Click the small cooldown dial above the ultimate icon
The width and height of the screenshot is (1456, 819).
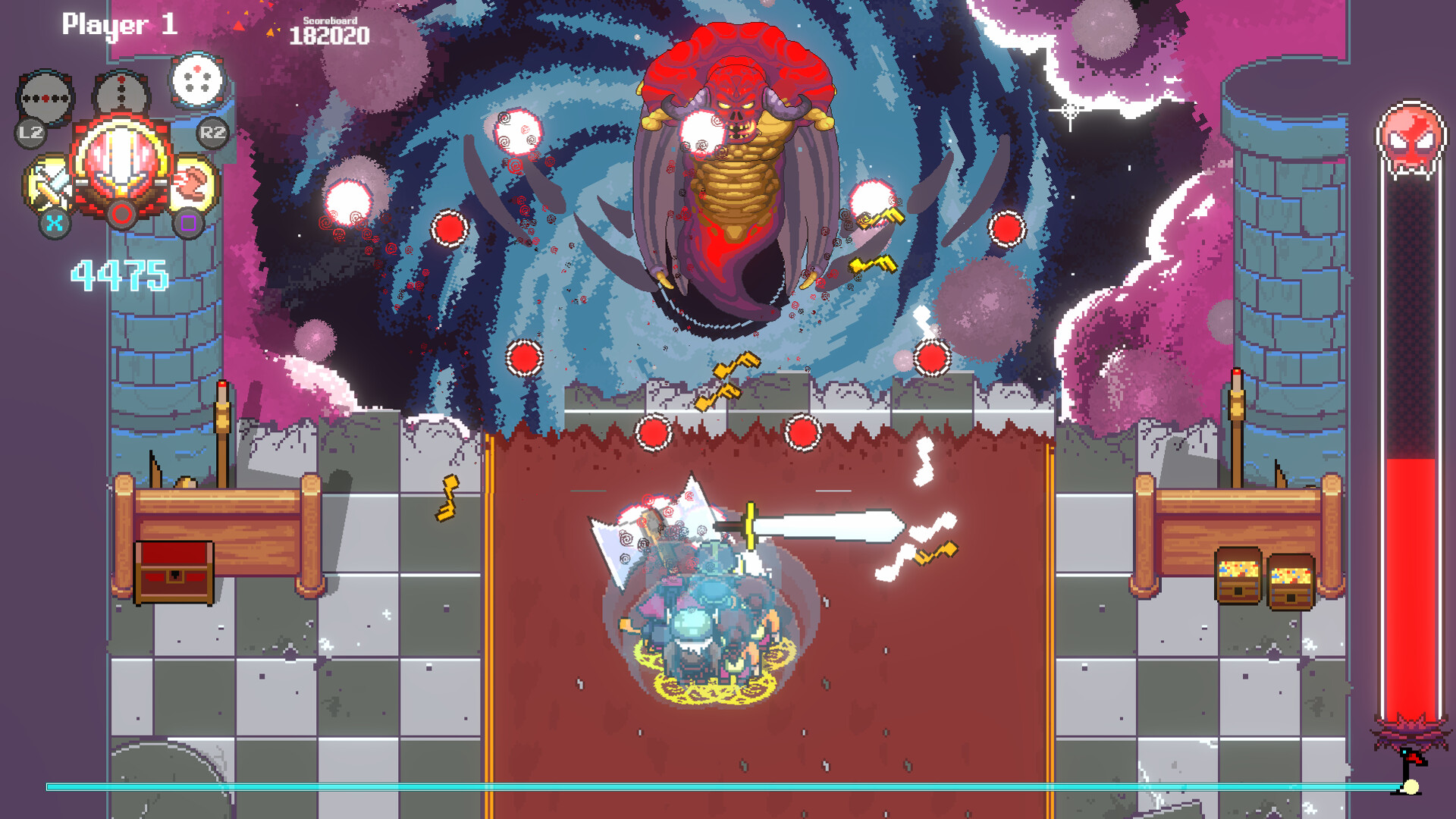coord(119,89)
